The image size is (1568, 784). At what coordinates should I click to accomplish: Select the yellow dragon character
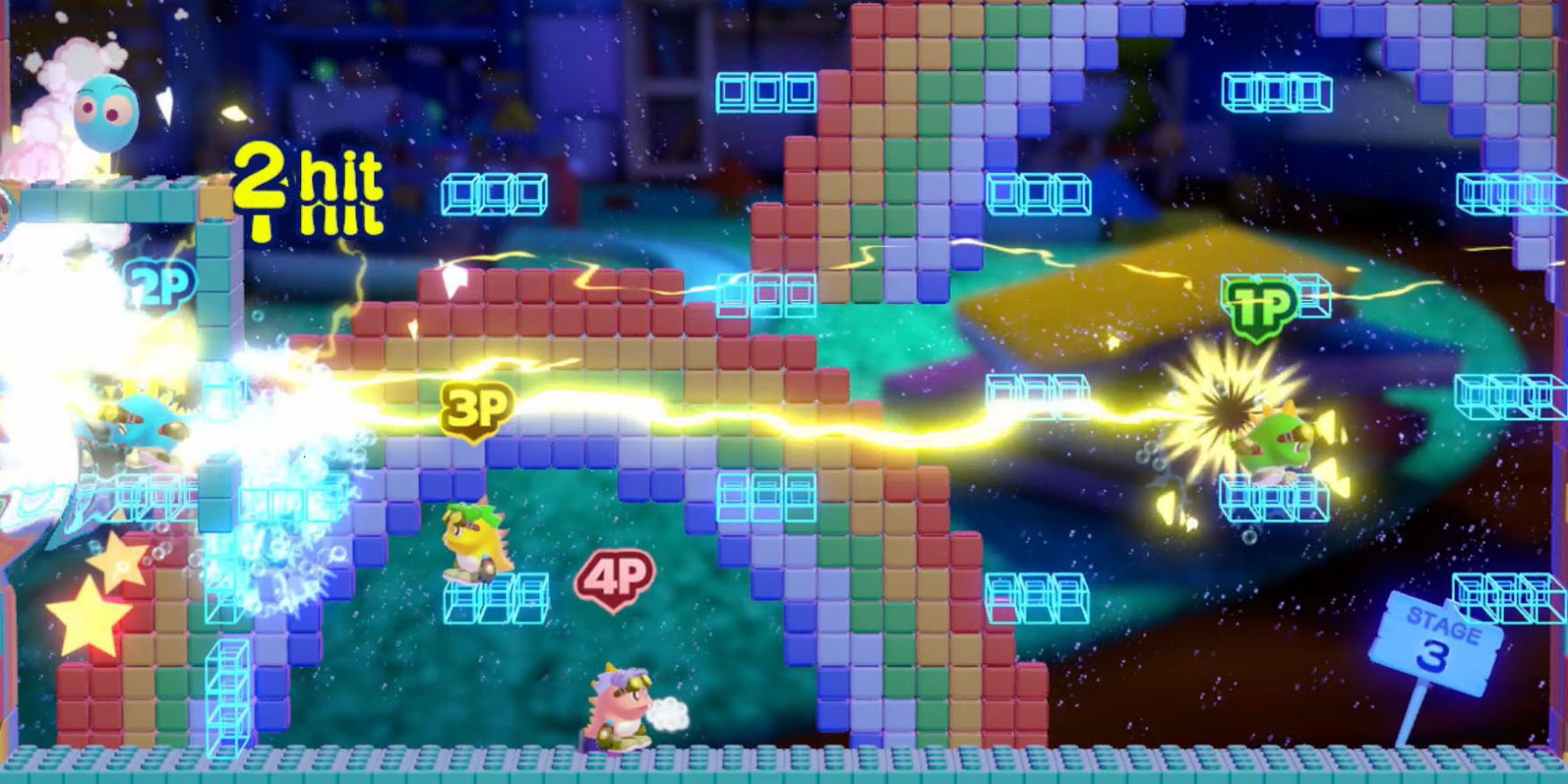coord(473,538)
